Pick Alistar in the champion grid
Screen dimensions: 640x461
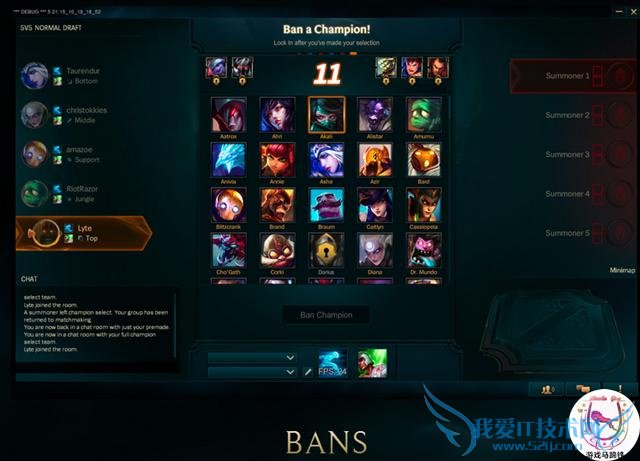click(375, 115)
